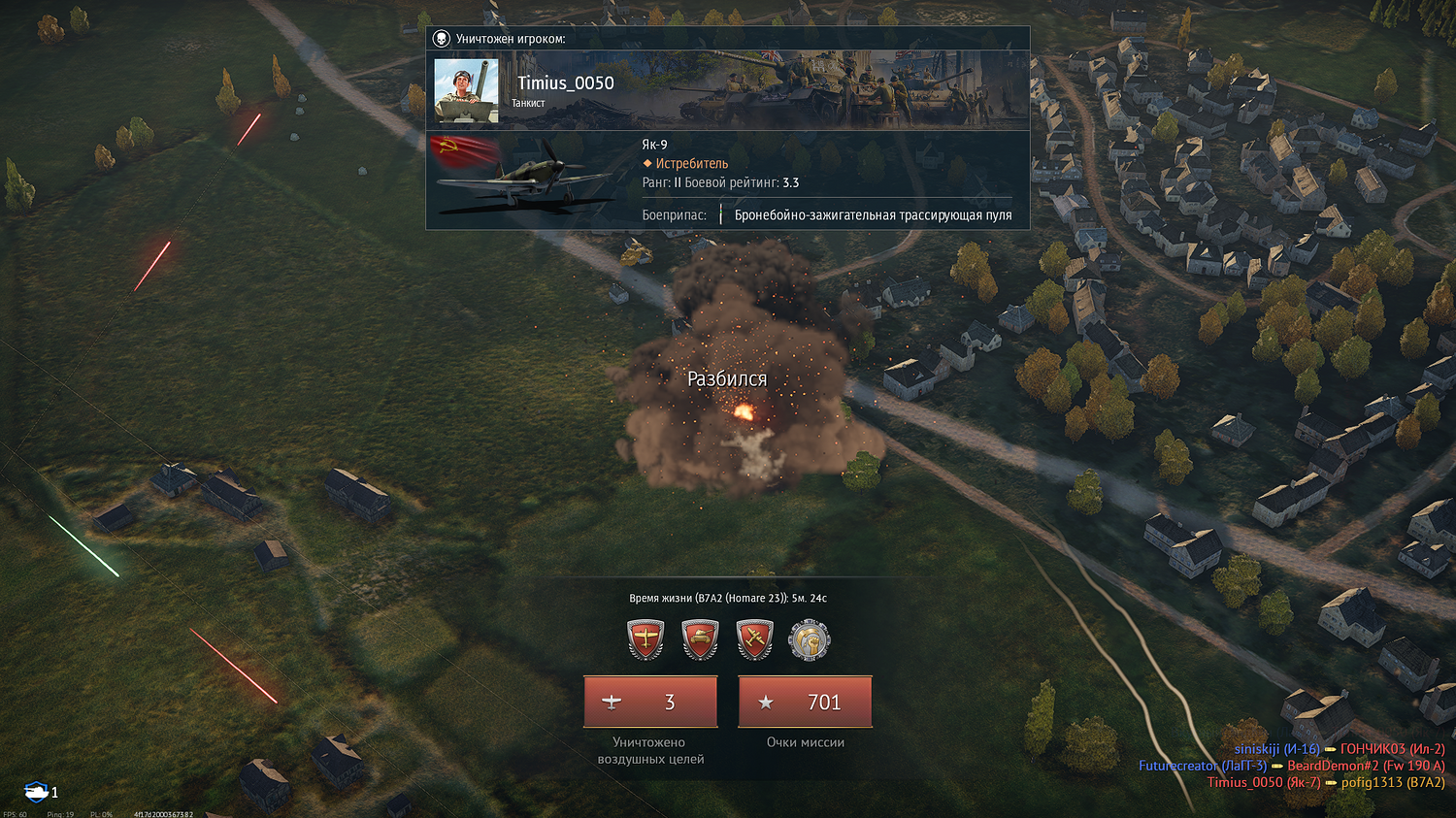Open the Timius_0050 player name in killer card
Viewport: 1456px width, 818px height.
(x=565, y=83)
